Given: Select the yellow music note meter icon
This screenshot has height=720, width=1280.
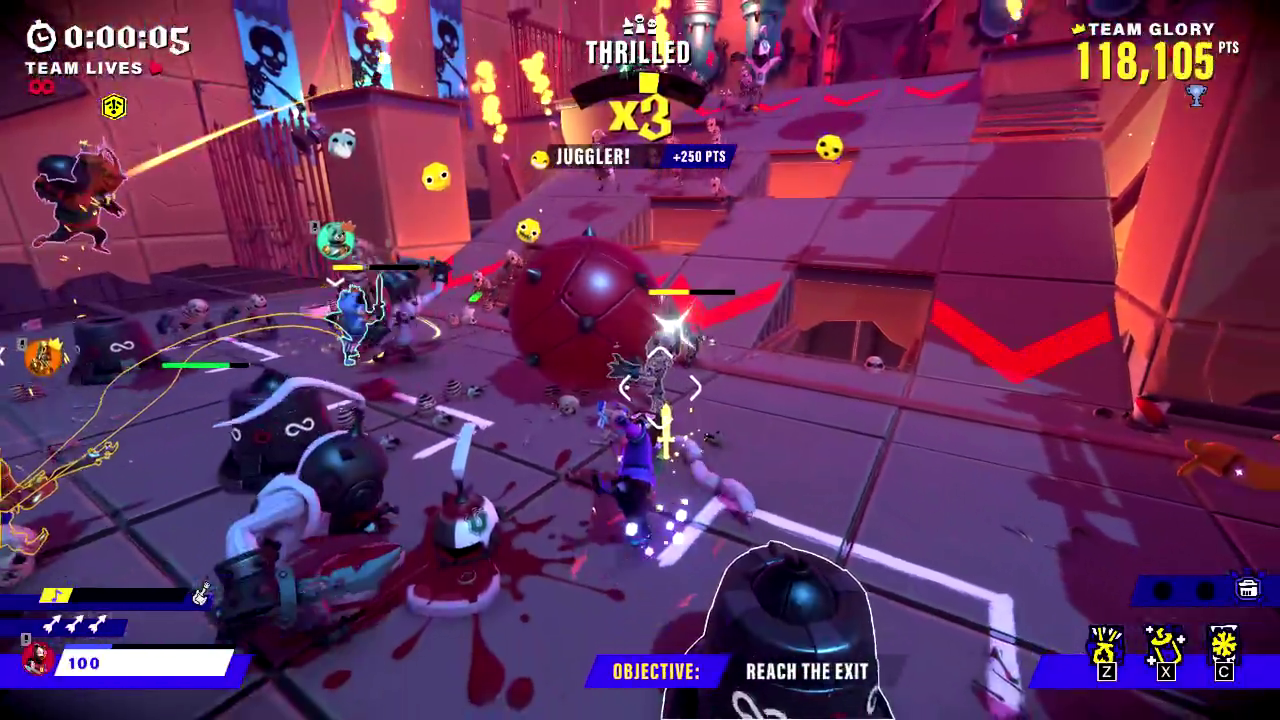Looking at the screenshot, I should tap(56, 595).
